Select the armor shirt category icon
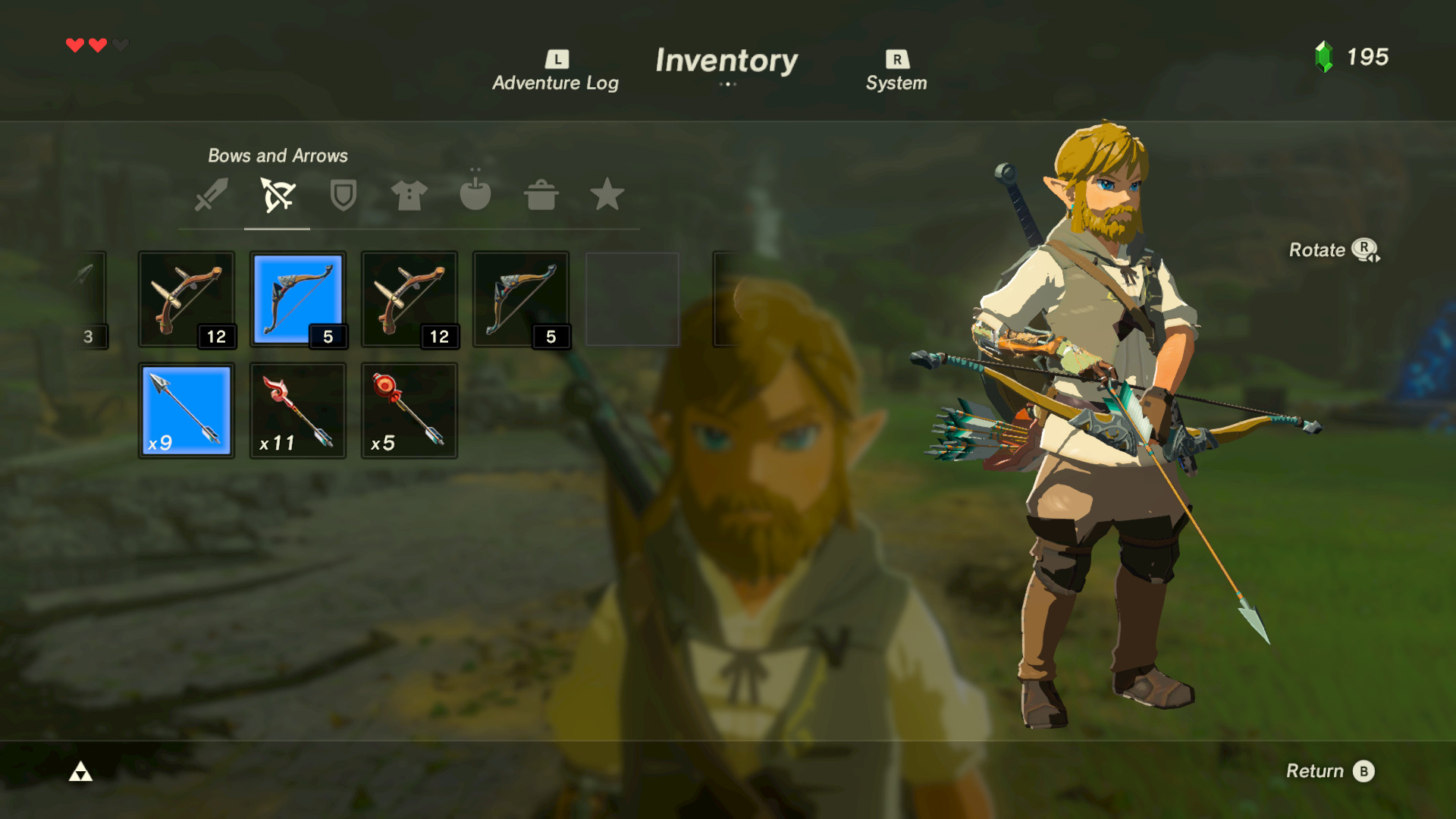 click(409, 196)
